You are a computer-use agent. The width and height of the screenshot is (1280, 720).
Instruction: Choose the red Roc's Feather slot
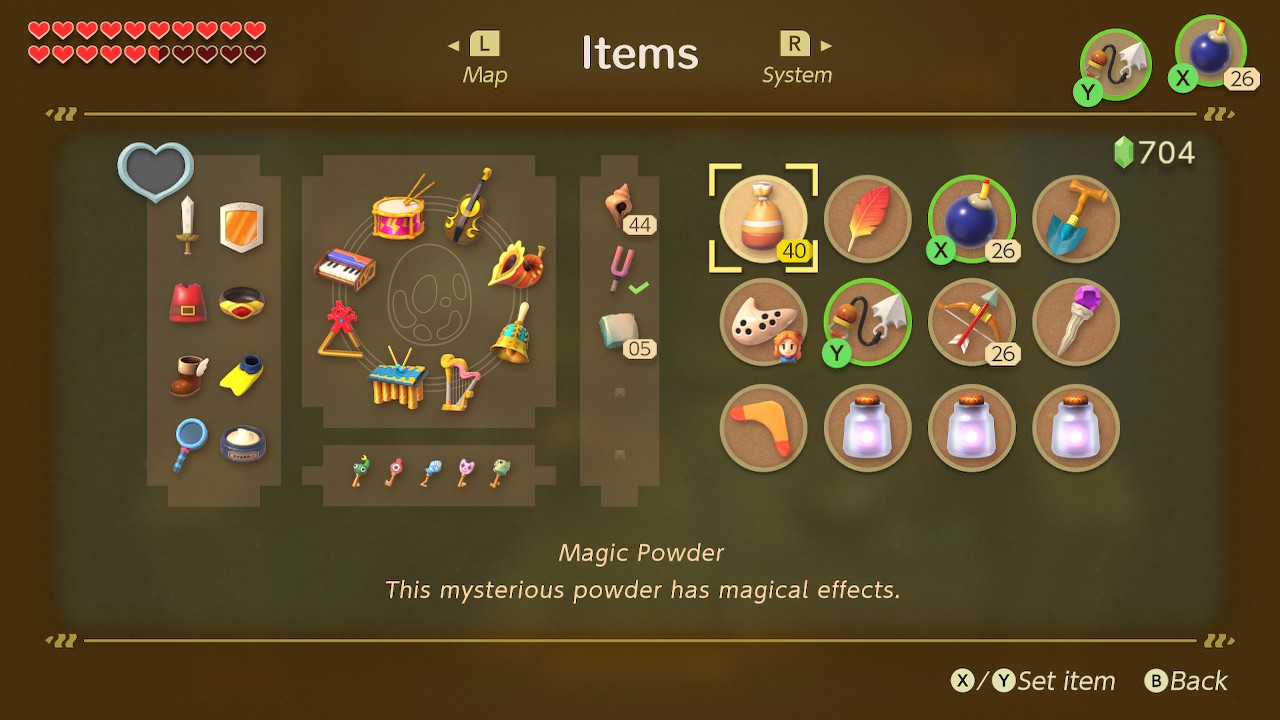coord(867,218)
